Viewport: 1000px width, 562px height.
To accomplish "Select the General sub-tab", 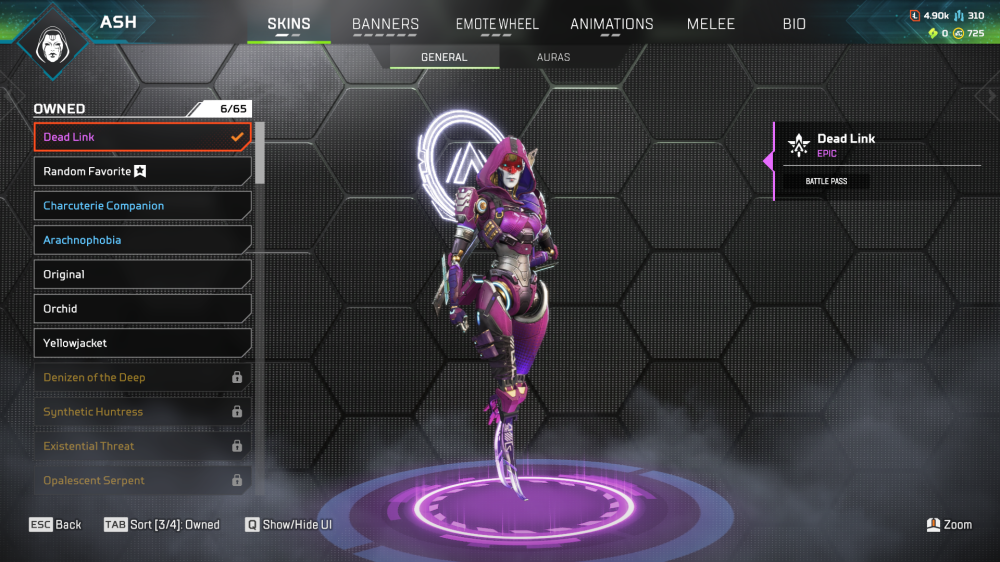I will tap(444, 57).
